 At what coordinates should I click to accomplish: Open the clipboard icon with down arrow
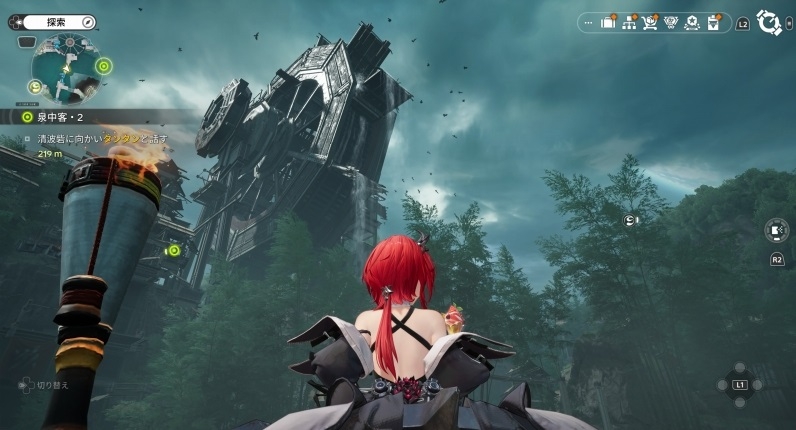coord(714,22)
